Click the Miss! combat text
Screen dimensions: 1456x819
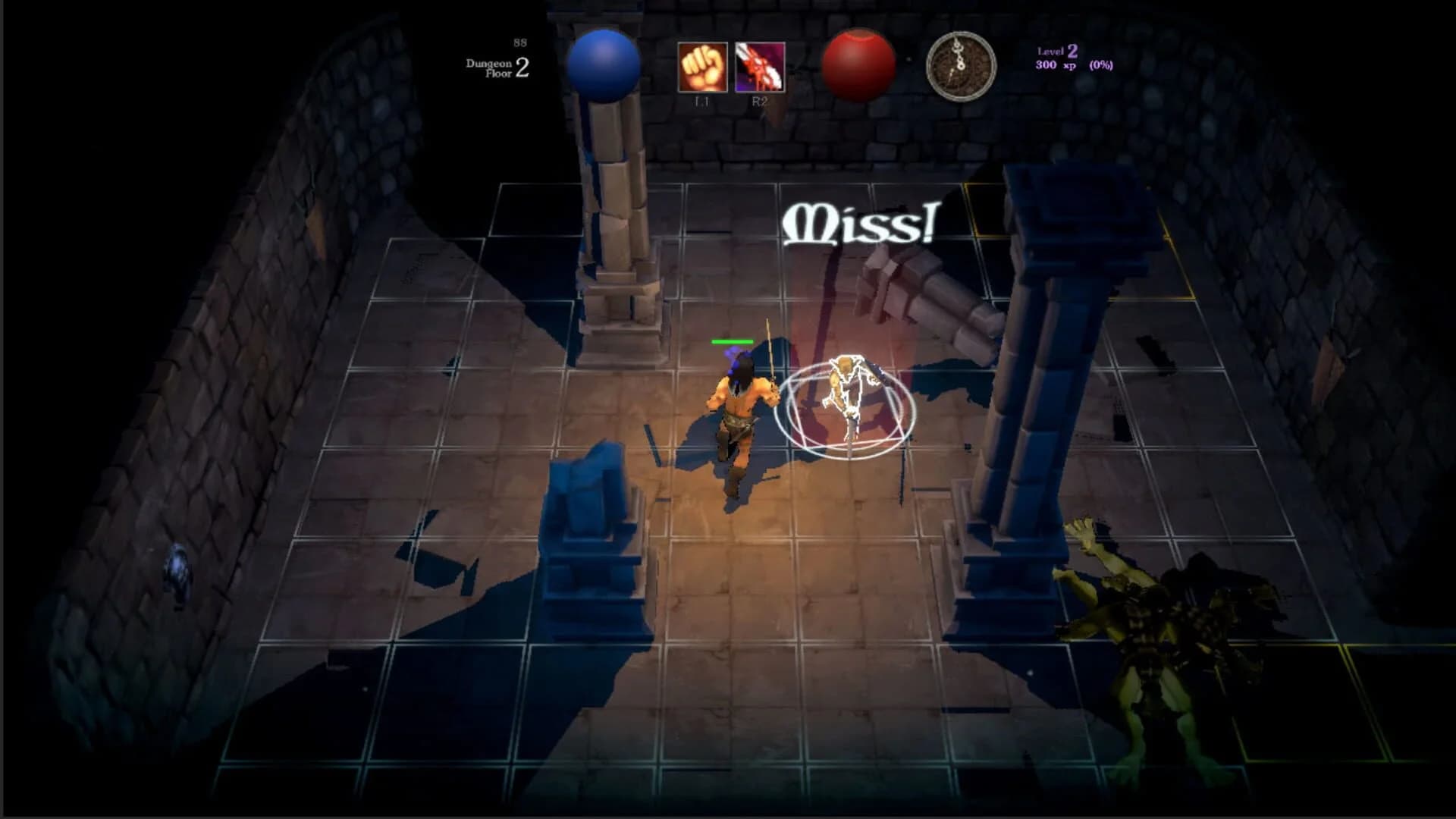pos(861,224)
